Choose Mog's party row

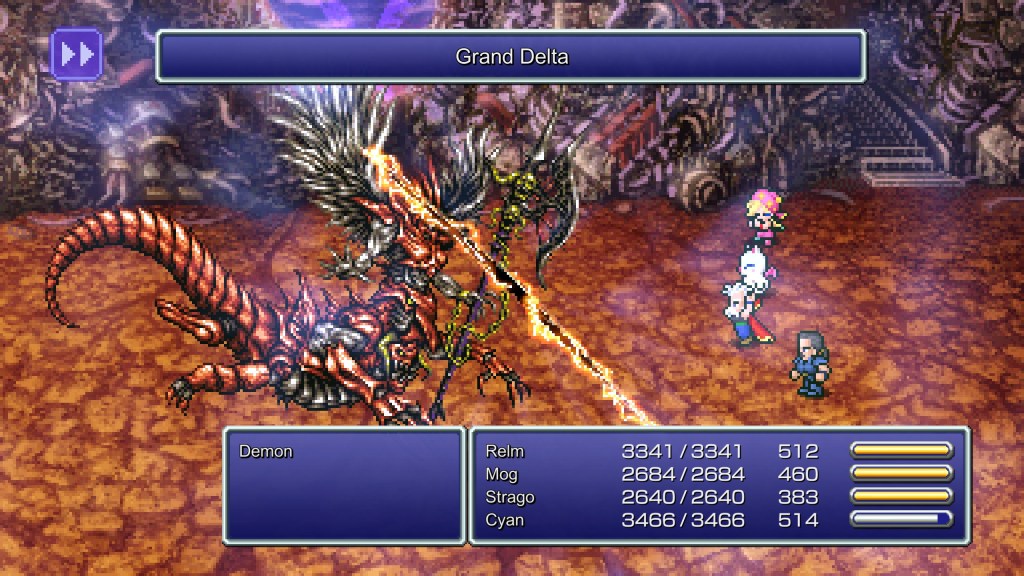(503, 474)
